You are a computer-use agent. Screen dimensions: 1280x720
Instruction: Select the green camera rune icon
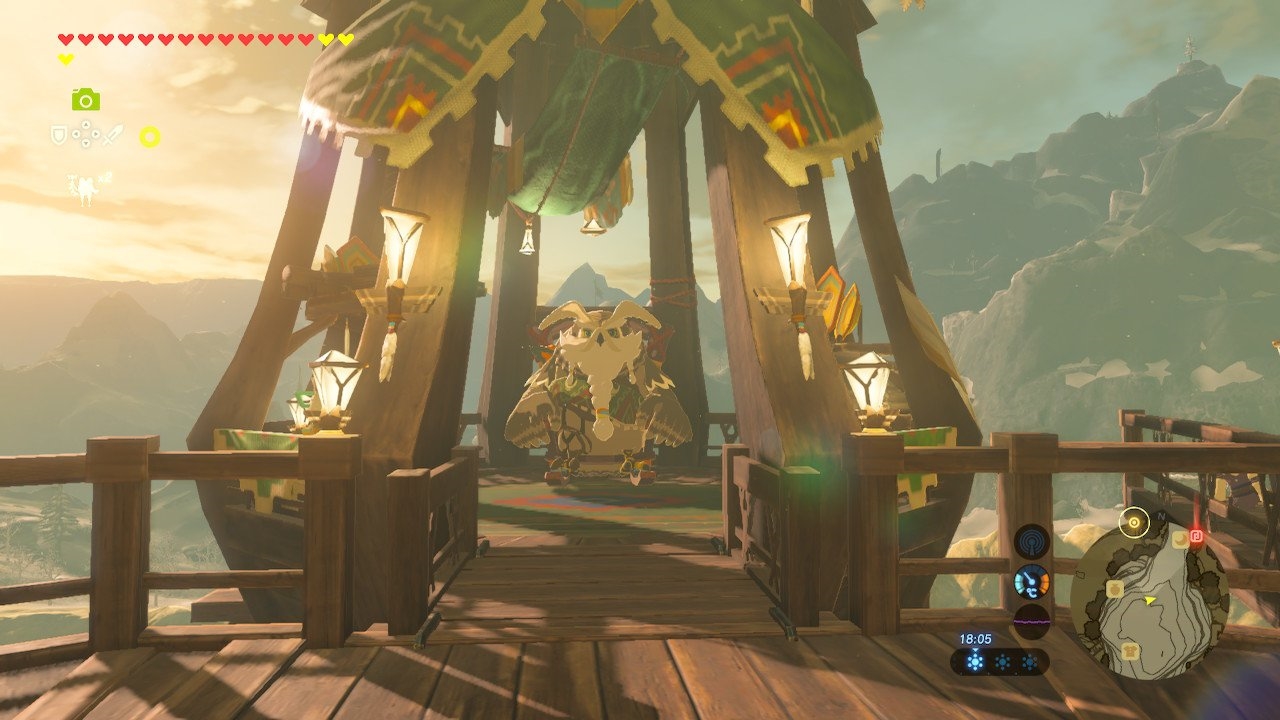[x=85, y=99]
